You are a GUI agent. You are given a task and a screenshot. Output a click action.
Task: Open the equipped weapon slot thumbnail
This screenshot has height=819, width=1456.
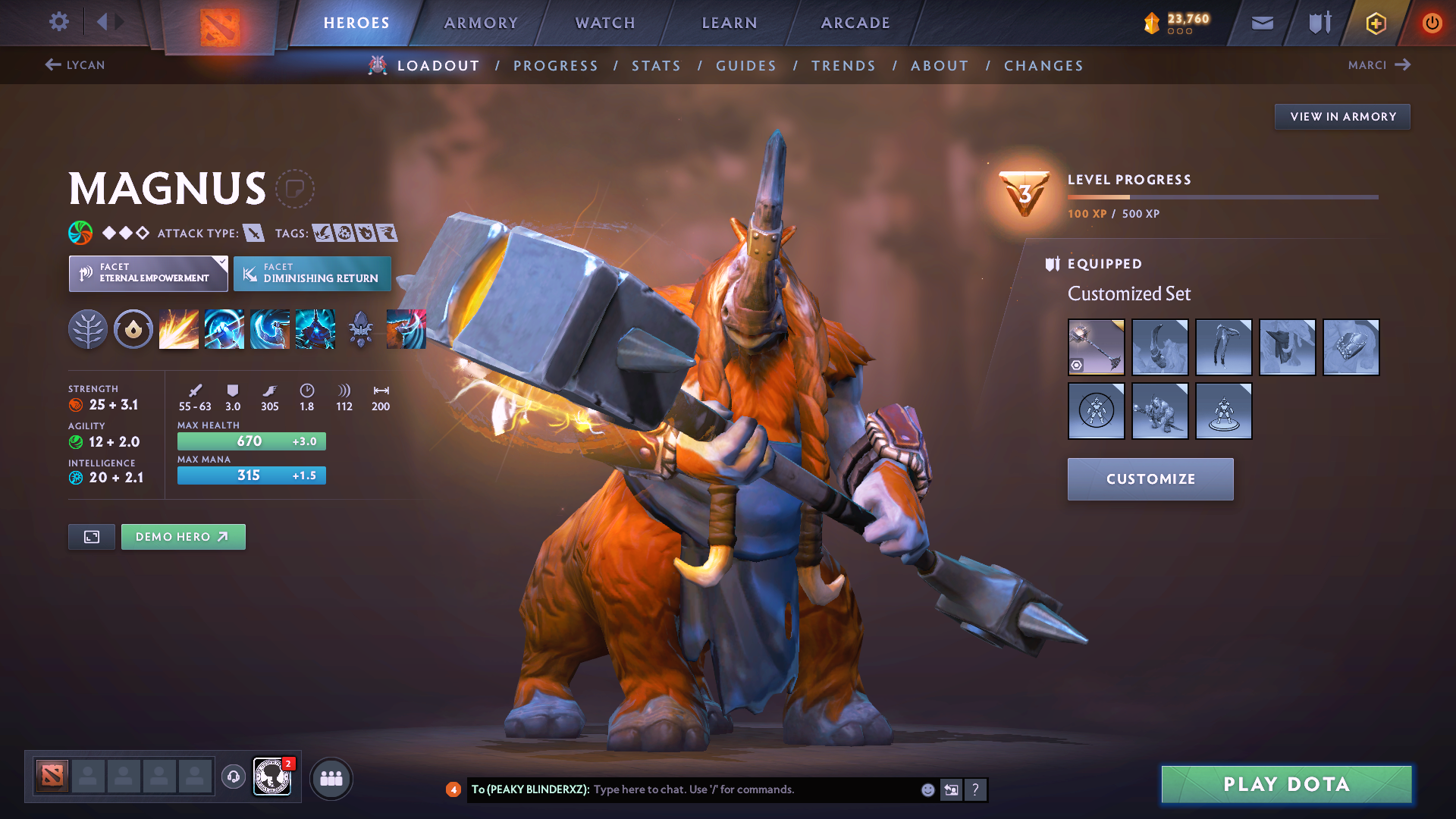click(x=1097, y=347)
